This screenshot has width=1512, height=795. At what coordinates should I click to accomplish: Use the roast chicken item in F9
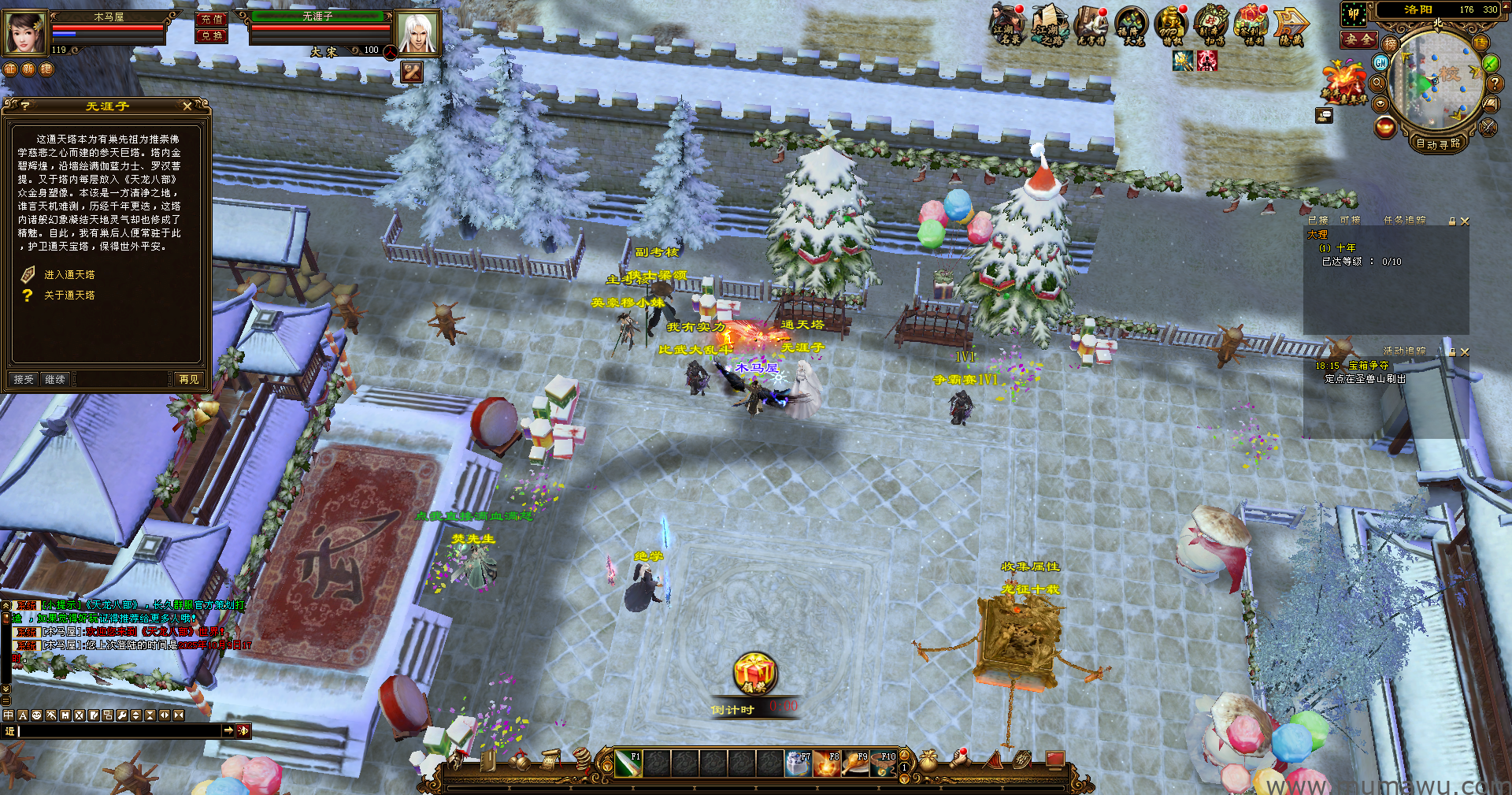click(856, 763)
